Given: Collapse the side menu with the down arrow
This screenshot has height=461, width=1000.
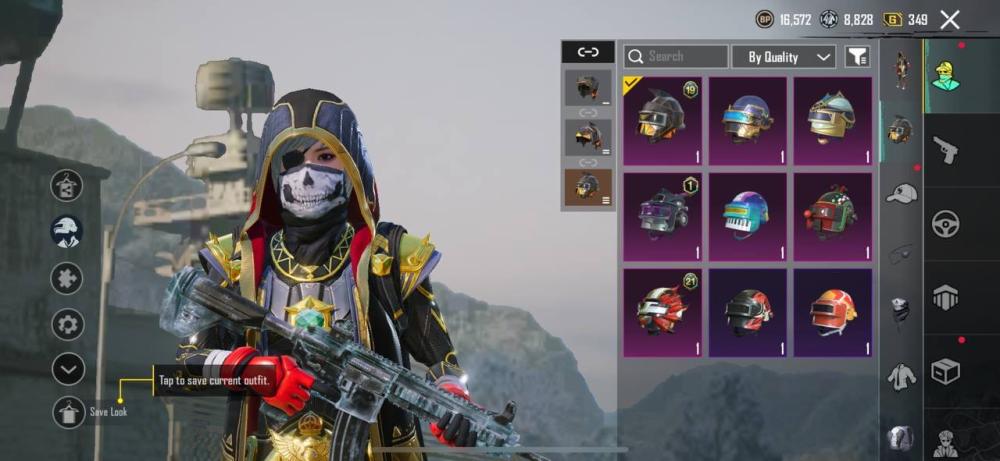Looking at the screenshot, I should (67, 370).
